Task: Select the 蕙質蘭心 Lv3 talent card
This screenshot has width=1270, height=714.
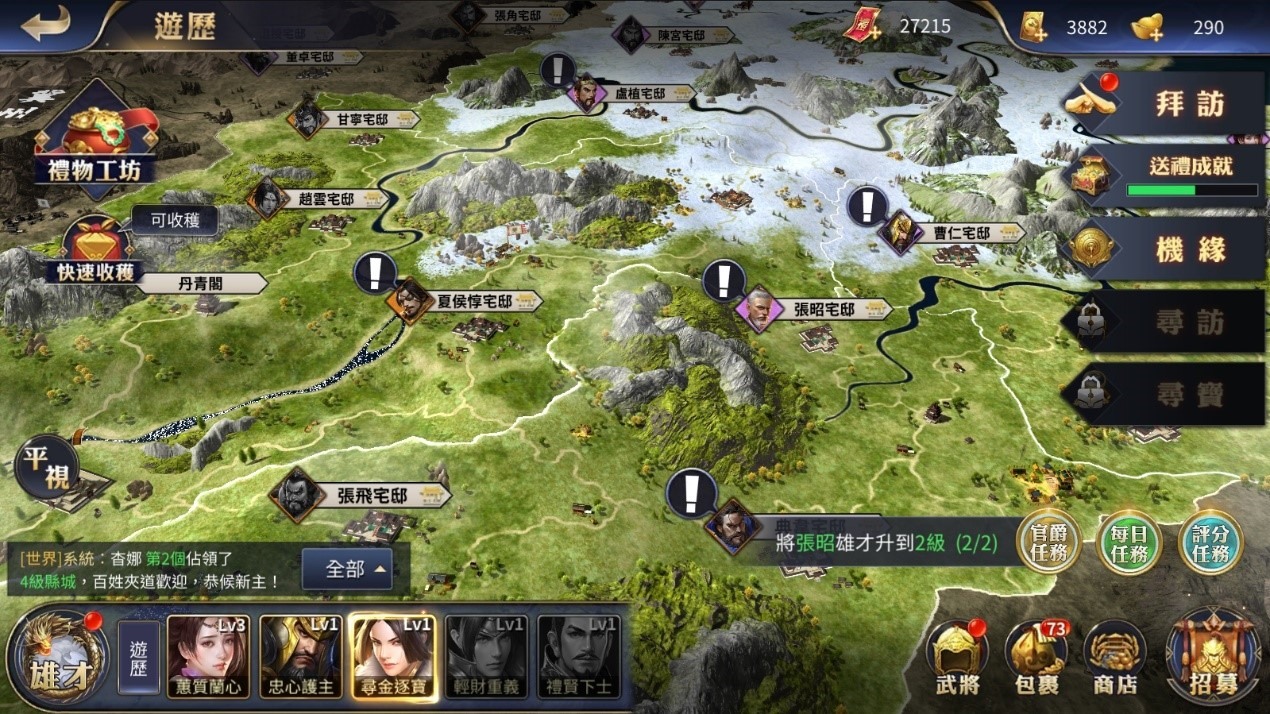Action: pos(208,656)
